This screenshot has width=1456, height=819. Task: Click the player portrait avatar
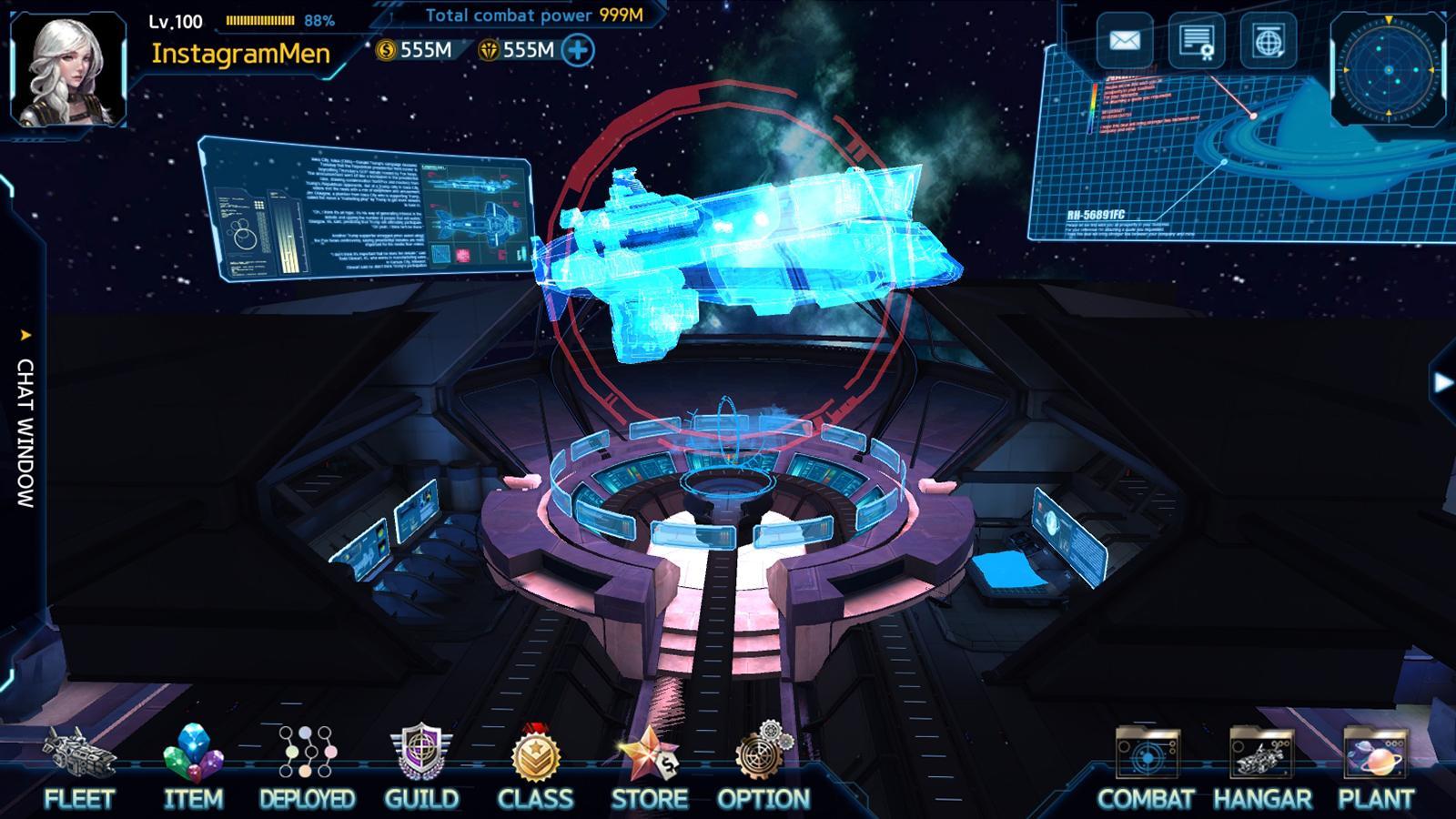(67, 70)
